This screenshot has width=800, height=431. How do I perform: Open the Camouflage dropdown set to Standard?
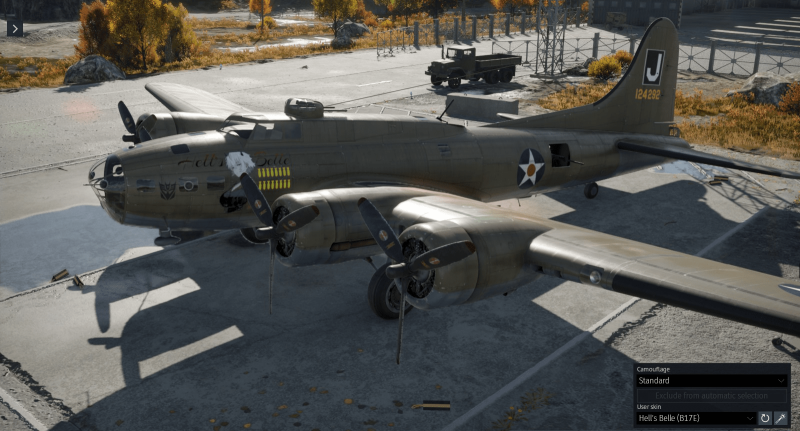point(711,381)
